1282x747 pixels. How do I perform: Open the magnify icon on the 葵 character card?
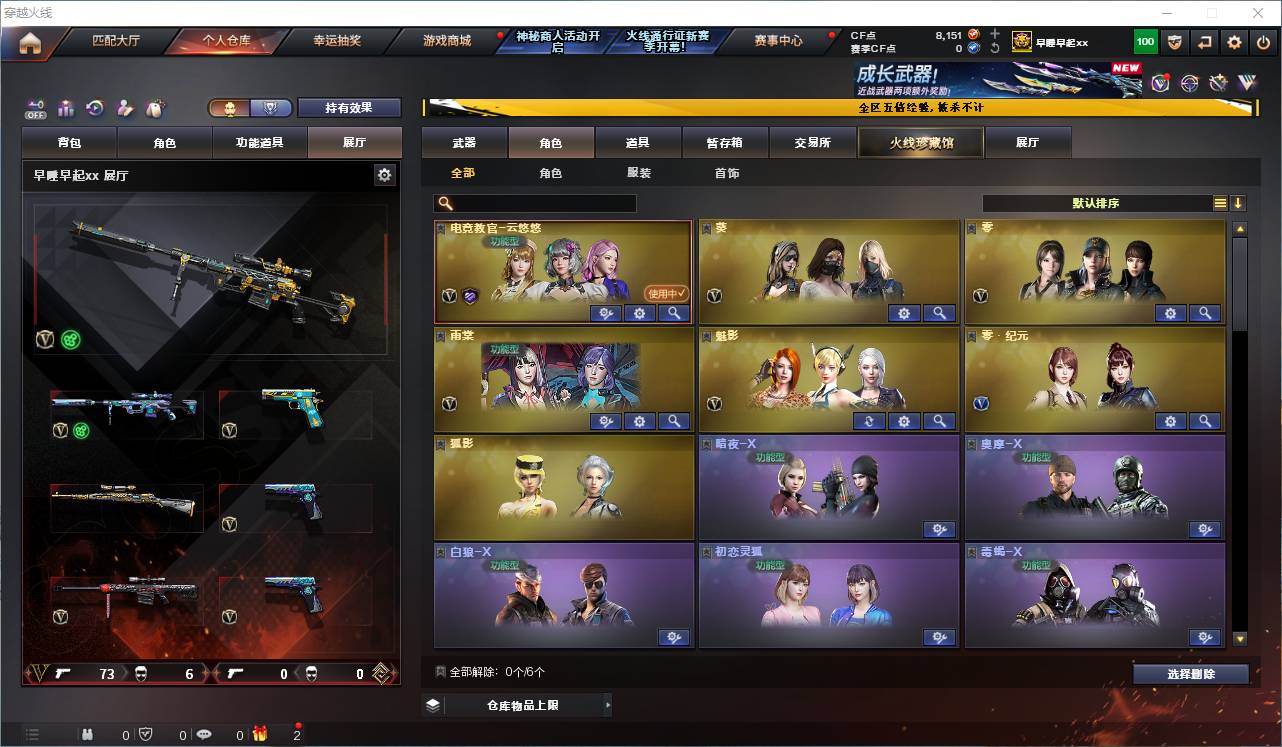[x=939, y=313]
